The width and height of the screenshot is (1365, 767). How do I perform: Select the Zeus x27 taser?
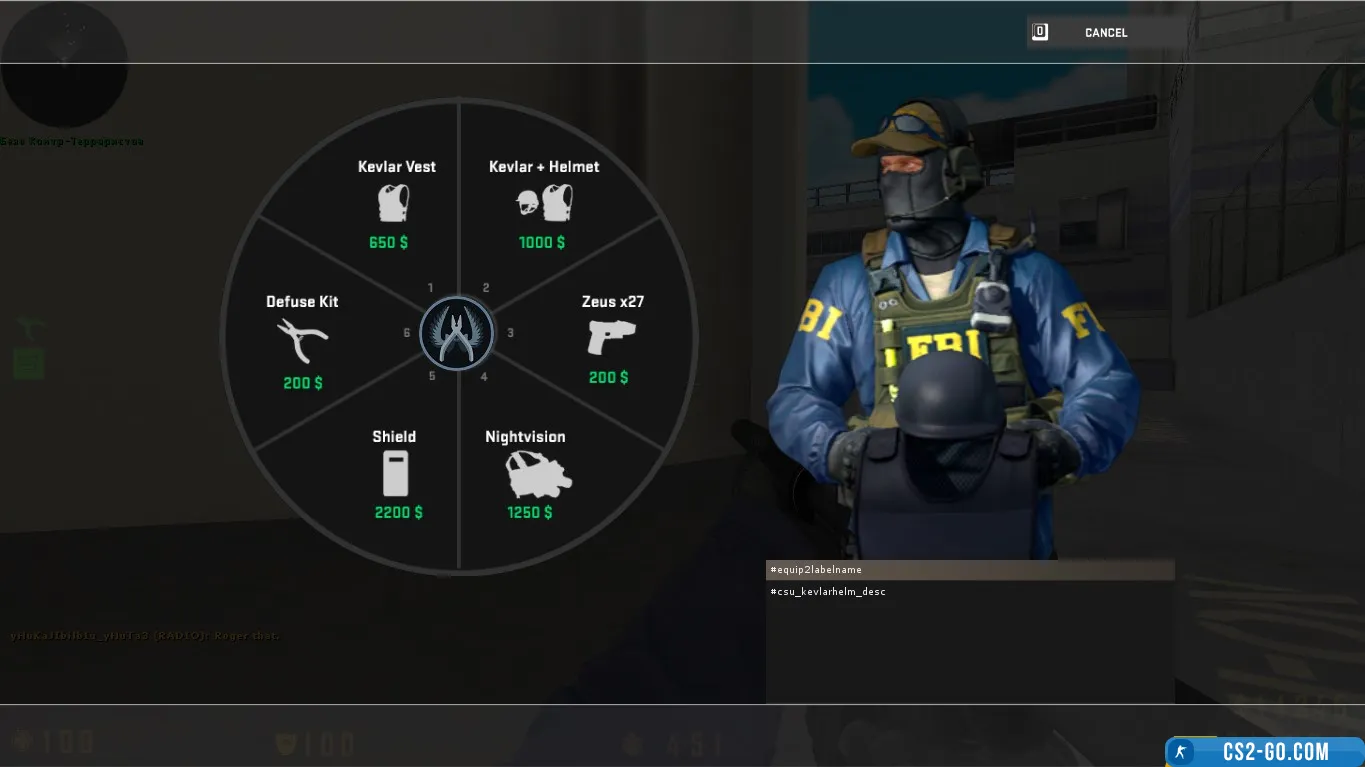(611, 339)
